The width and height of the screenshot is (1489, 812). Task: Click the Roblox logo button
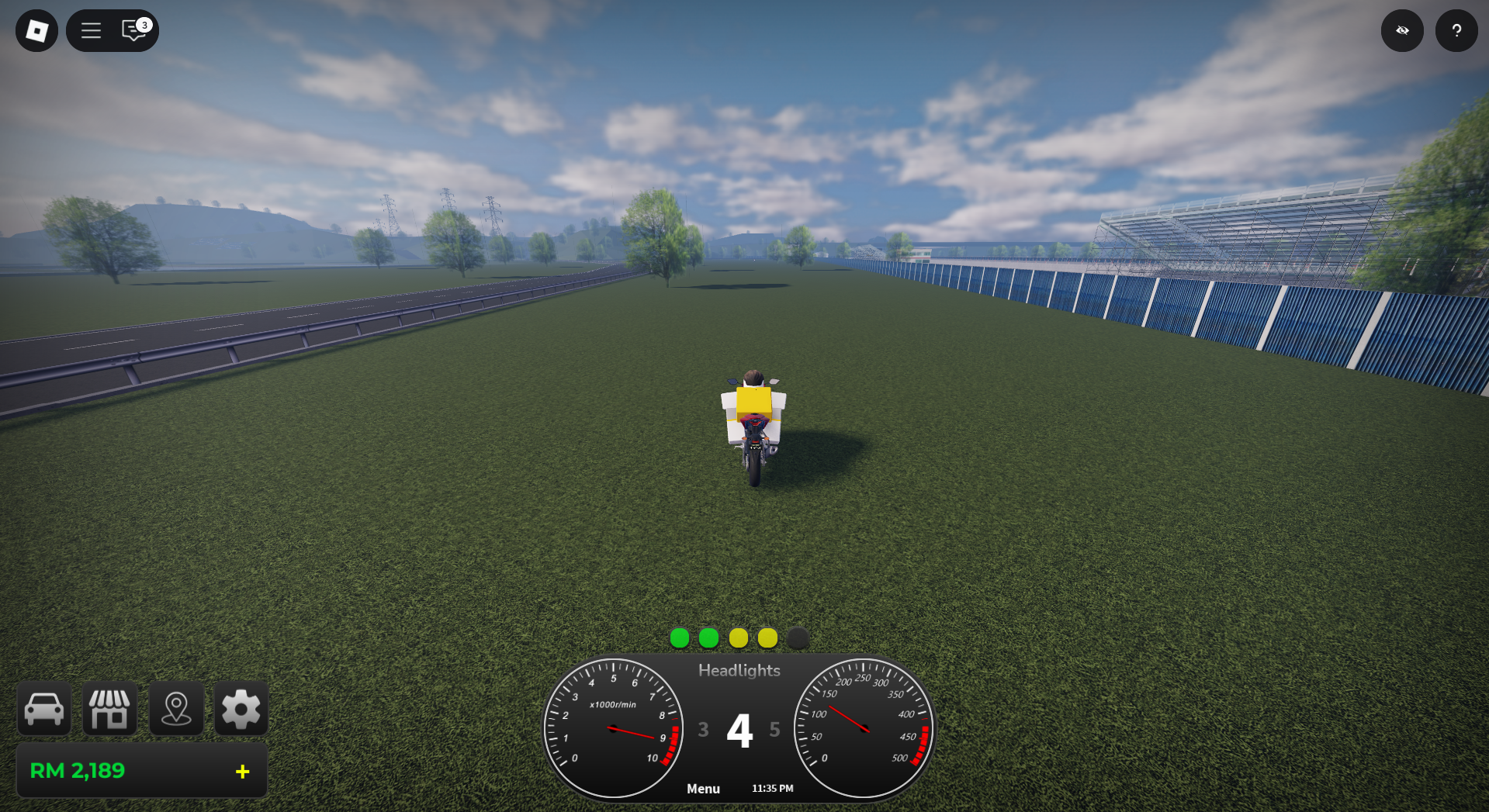tap(35, 30)
